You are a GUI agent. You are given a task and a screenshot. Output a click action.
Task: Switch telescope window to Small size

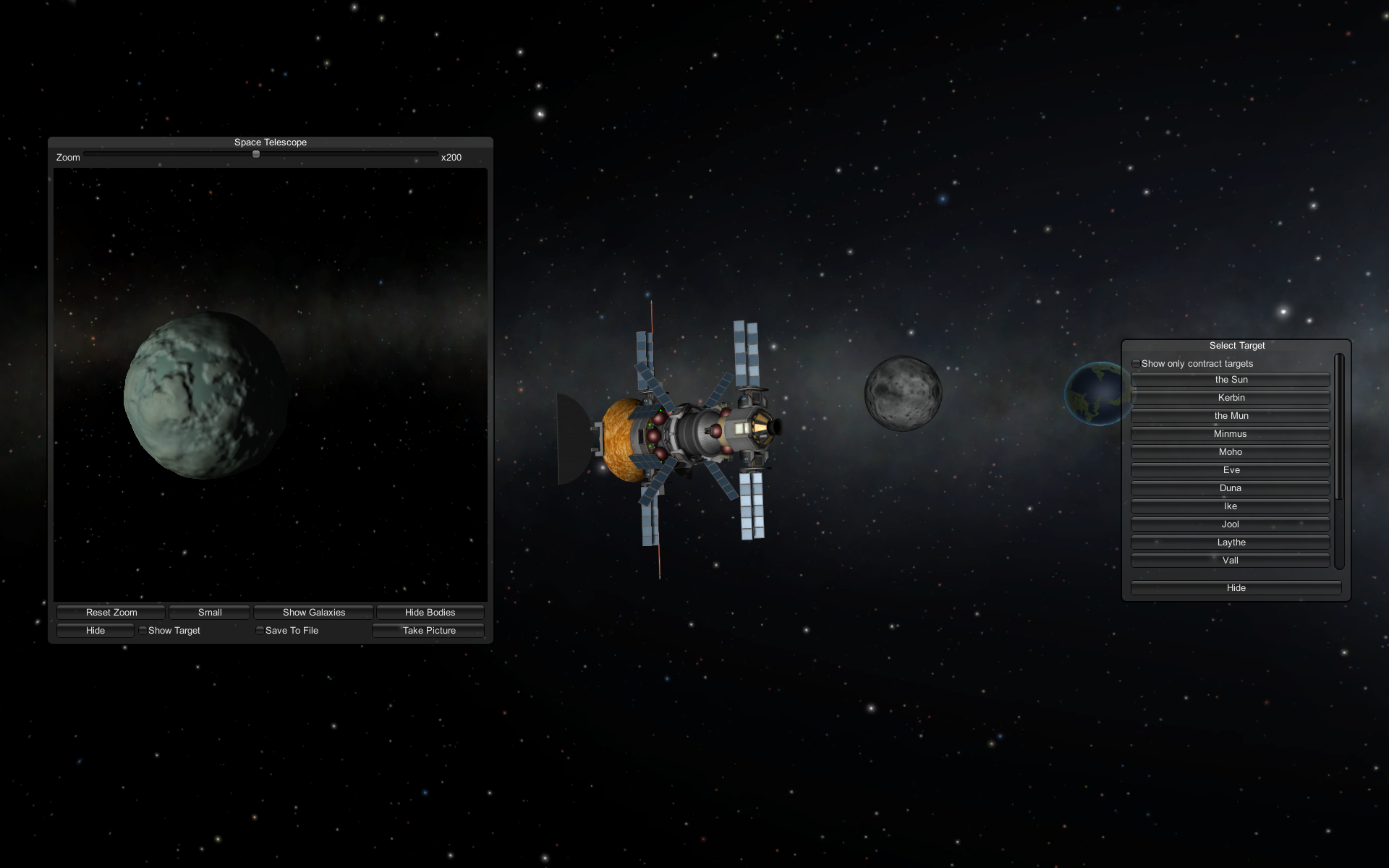click(x=209, y=612)
